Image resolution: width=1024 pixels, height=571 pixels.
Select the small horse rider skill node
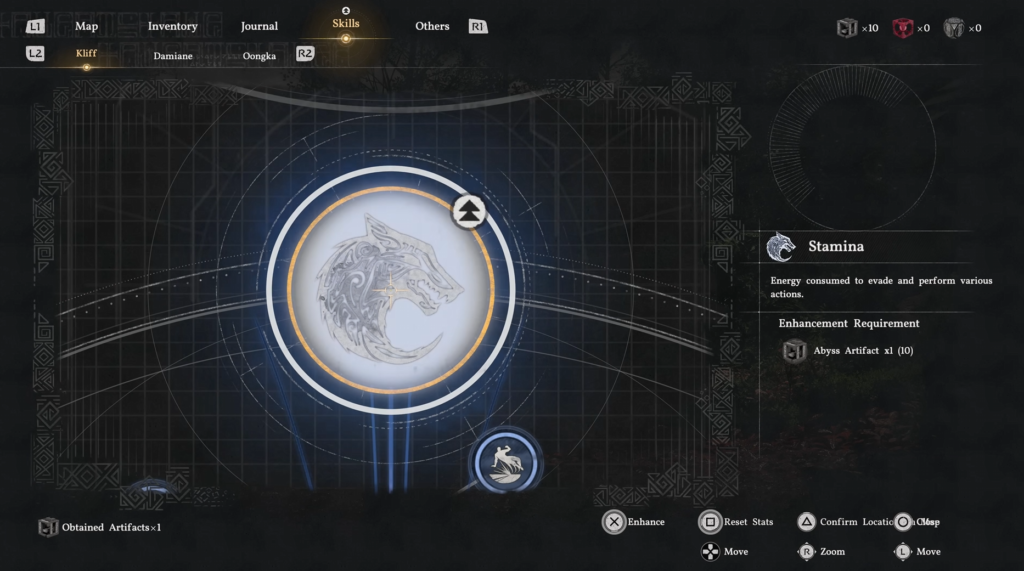tap(506, 462)
